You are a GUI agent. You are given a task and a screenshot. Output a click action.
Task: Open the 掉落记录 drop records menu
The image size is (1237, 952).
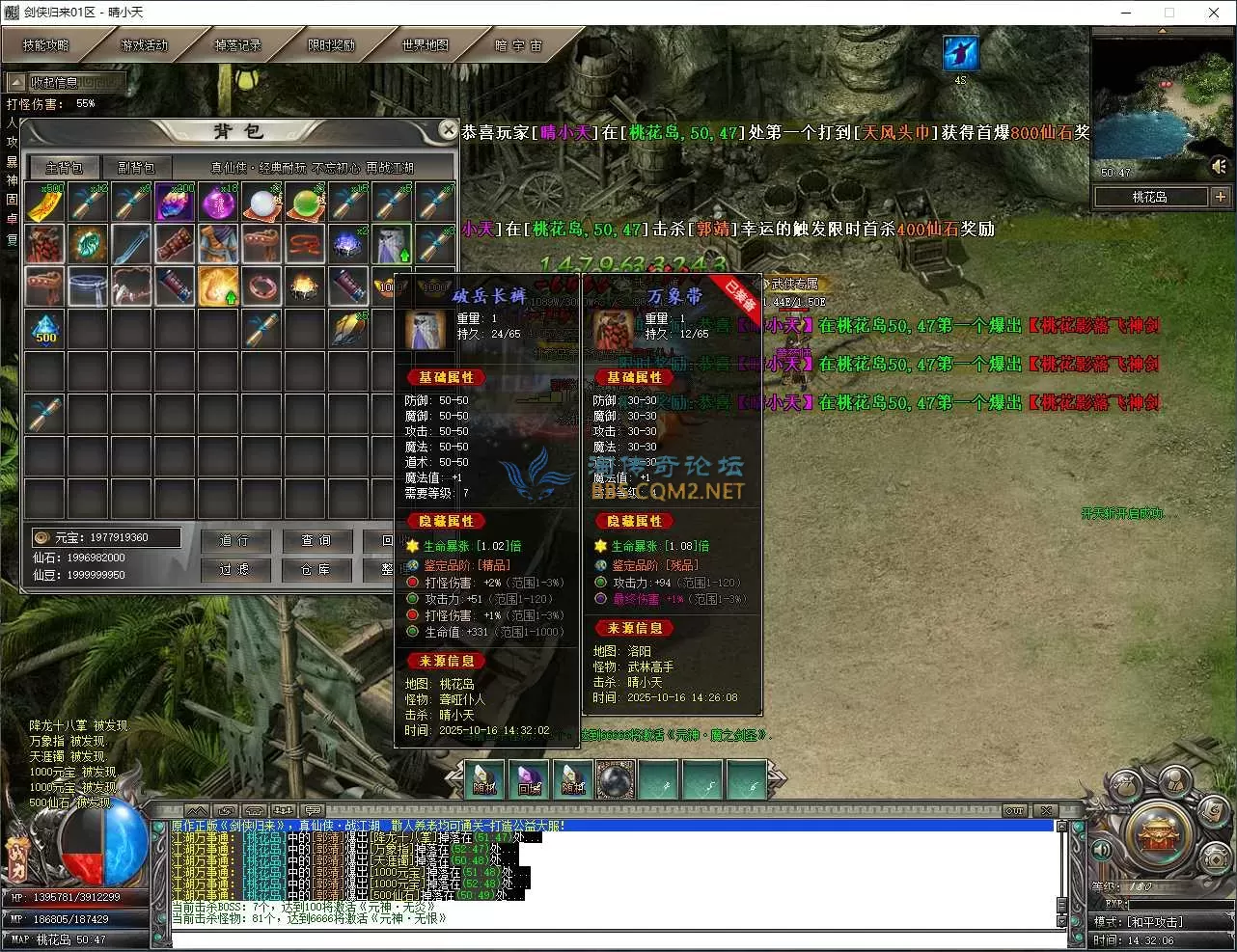tap(237, 45)
